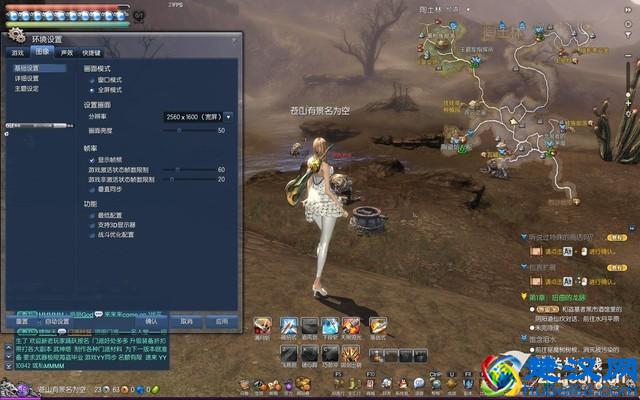Cancel settings with the 取消 button
This screenshot has height=400, width=640.
point(187,322)
